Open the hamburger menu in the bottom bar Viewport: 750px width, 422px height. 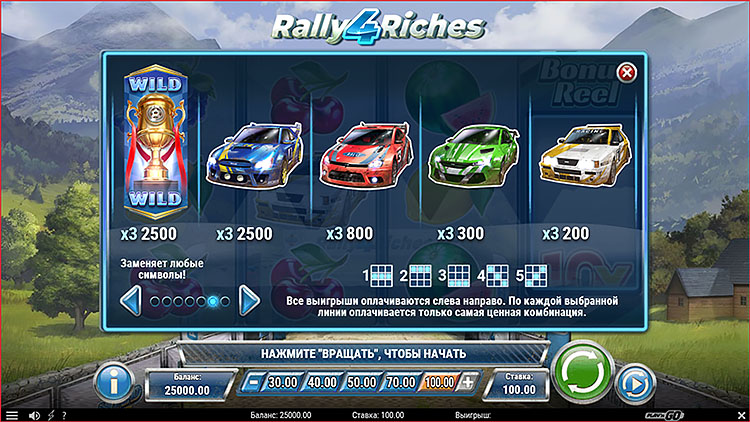(11, 415)
